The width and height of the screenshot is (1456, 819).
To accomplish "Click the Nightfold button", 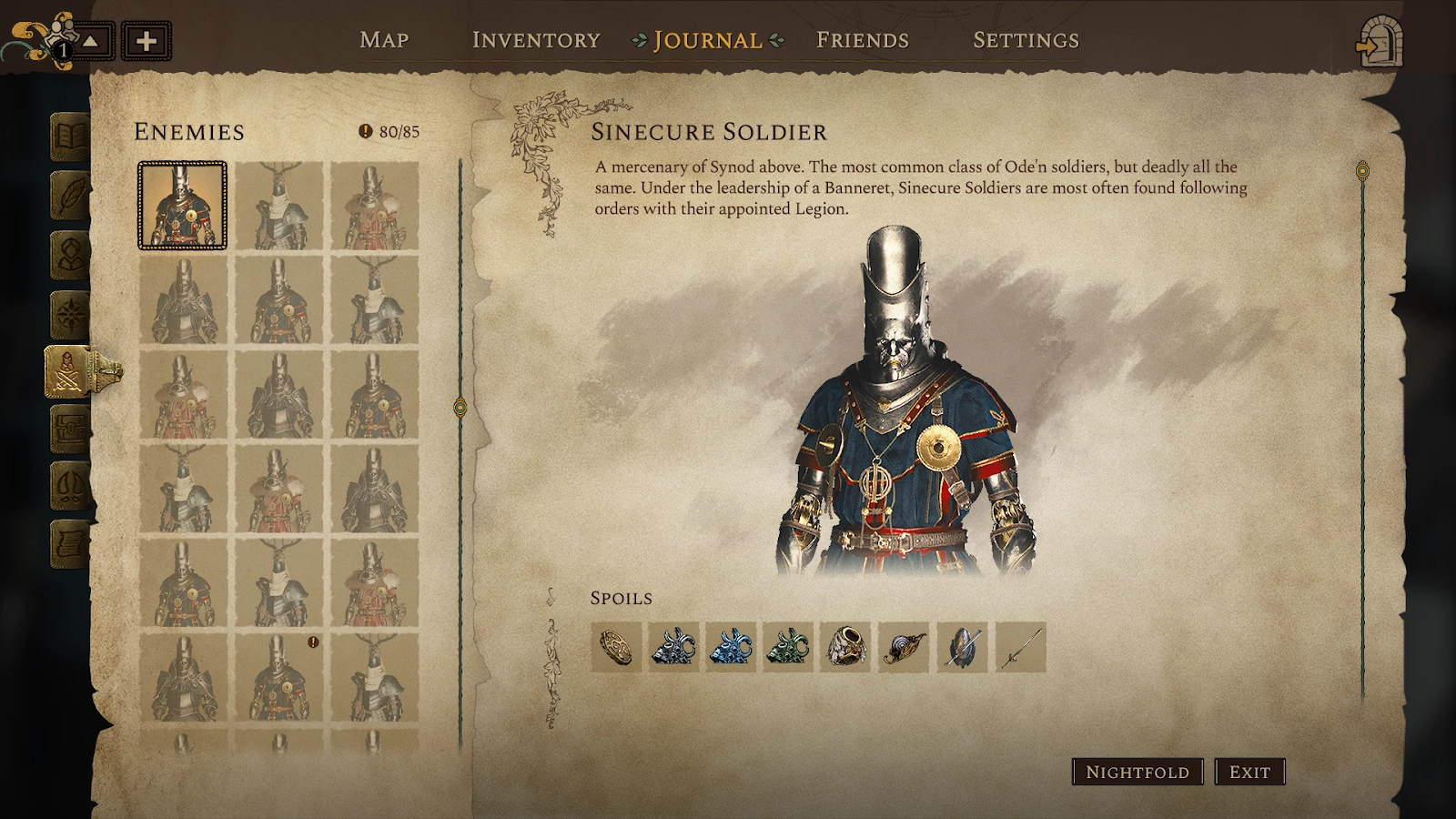I will click(1137, 772).
